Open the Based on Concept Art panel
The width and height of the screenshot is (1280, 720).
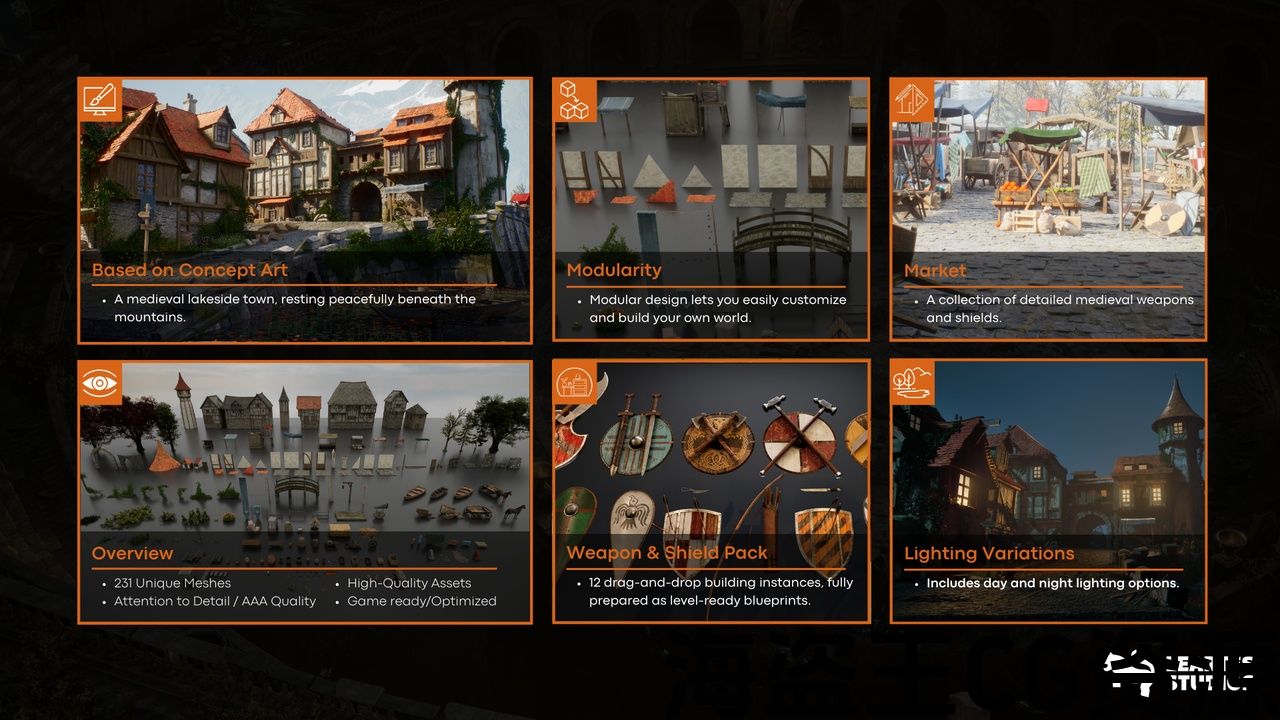(304, 210)
